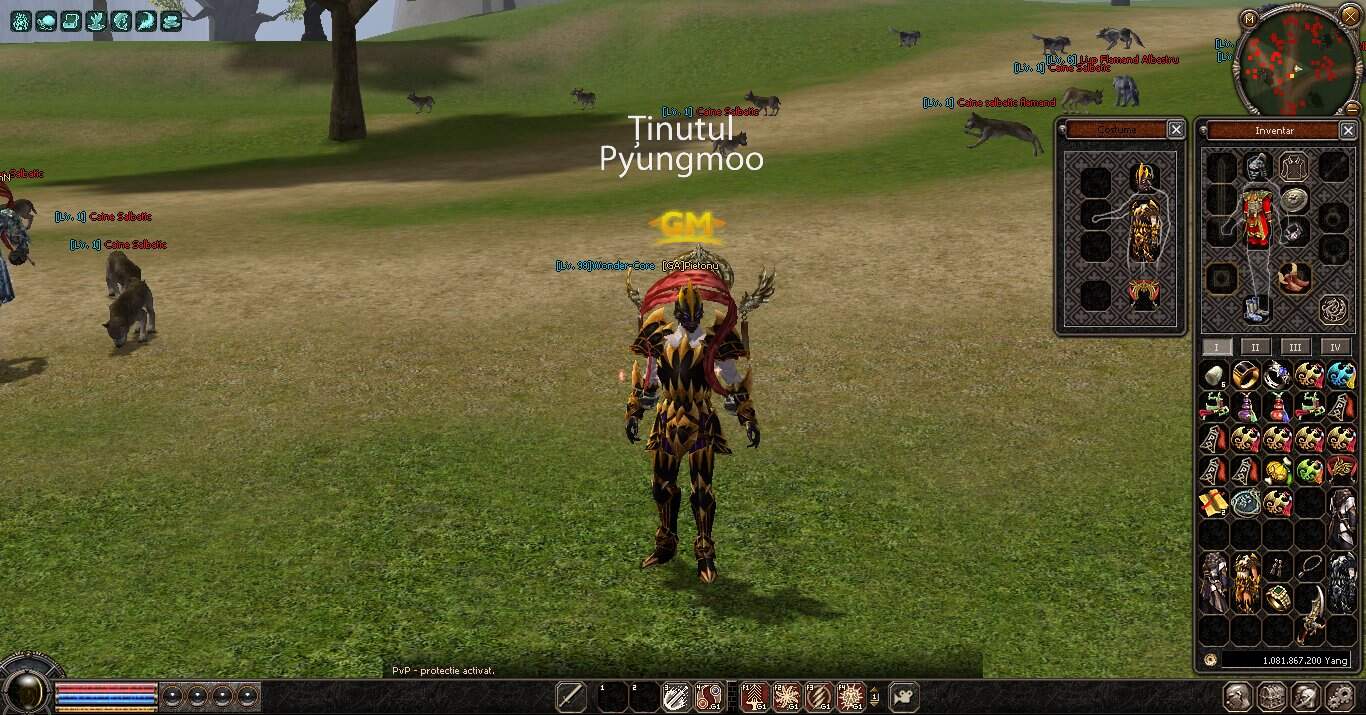This screenshot has width=1366, height=715.
Task: Select inventory page I tab
Action: click(x=1216, y=347)
